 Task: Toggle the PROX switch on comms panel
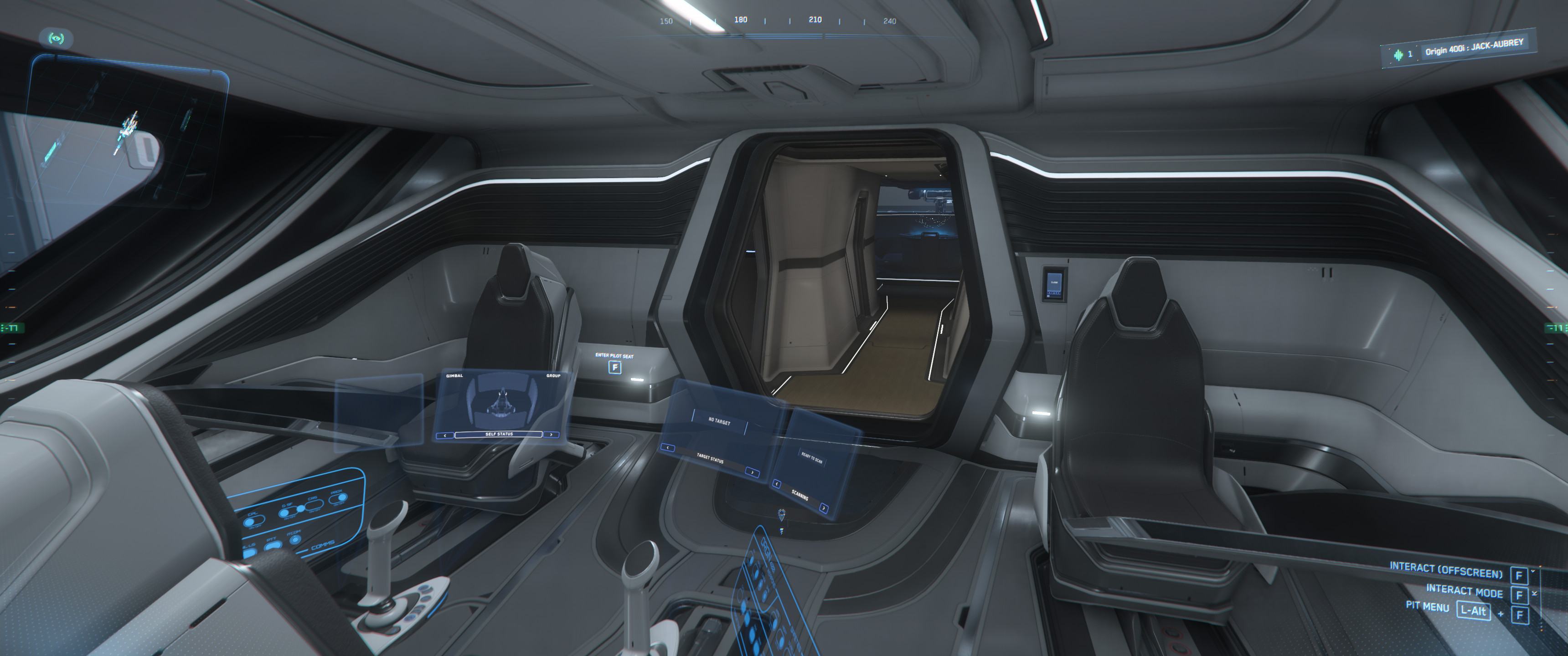[x=337, y=499]
